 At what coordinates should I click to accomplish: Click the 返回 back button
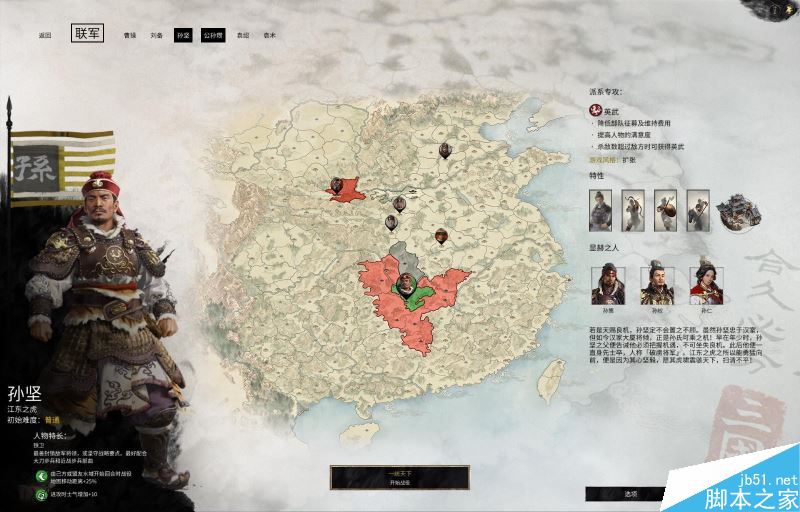[x=44, y=35]
